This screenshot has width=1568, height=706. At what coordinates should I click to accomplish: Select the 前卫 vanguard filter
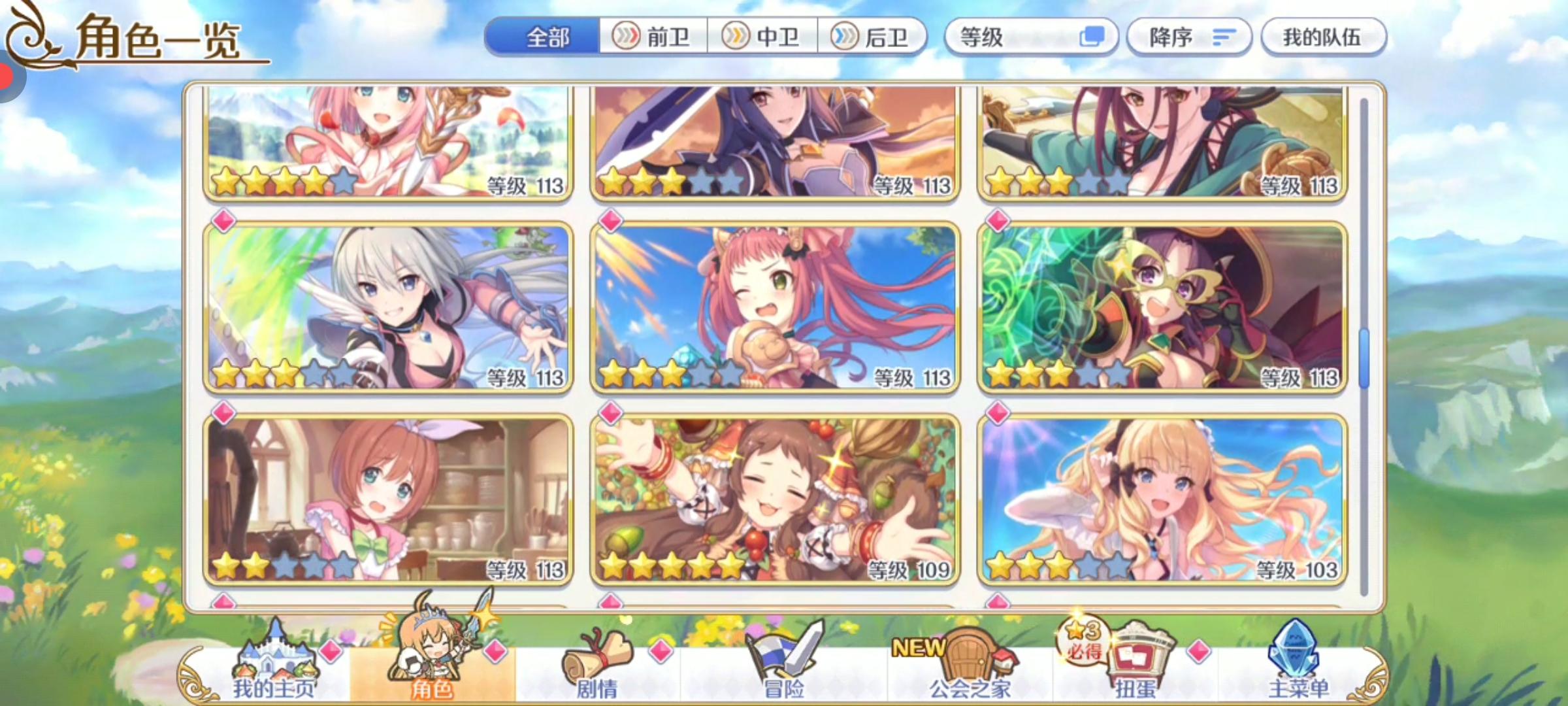(653, 37)
